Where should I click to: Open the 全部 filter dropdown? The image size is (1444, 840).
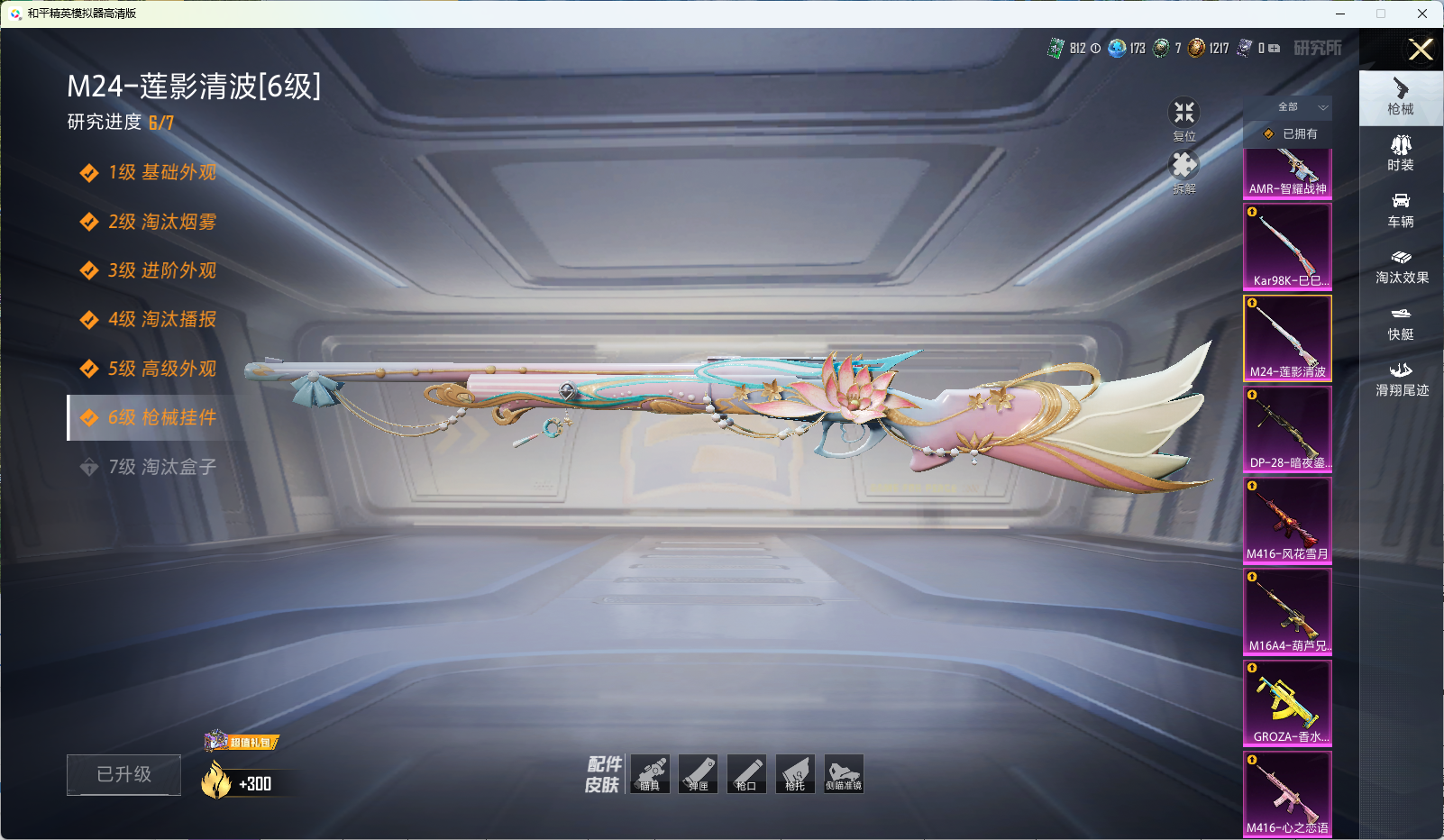pos(1289,107)
